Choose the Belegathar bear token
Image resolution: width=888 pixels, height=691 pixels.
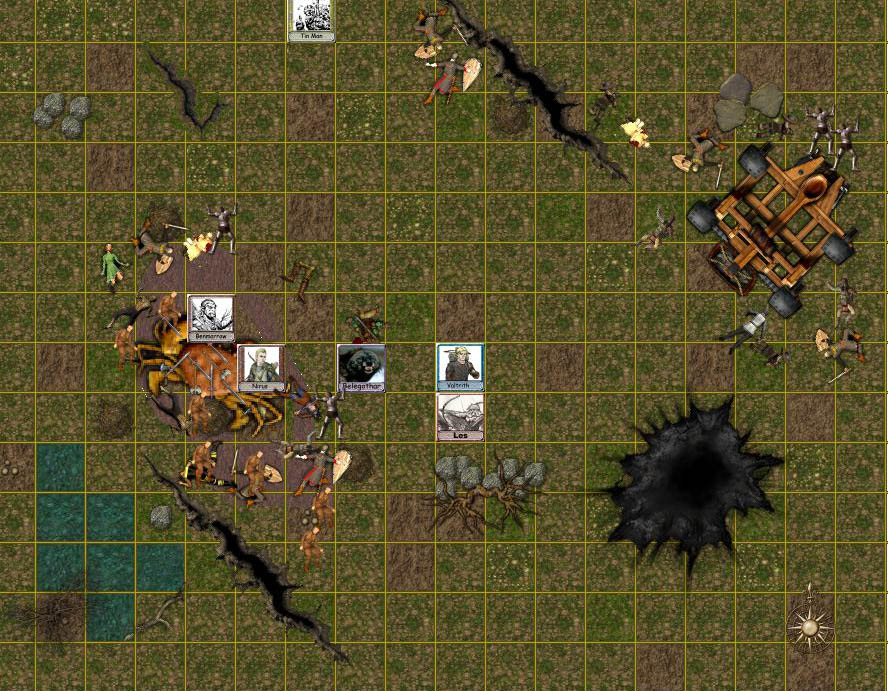pos(361,367)
